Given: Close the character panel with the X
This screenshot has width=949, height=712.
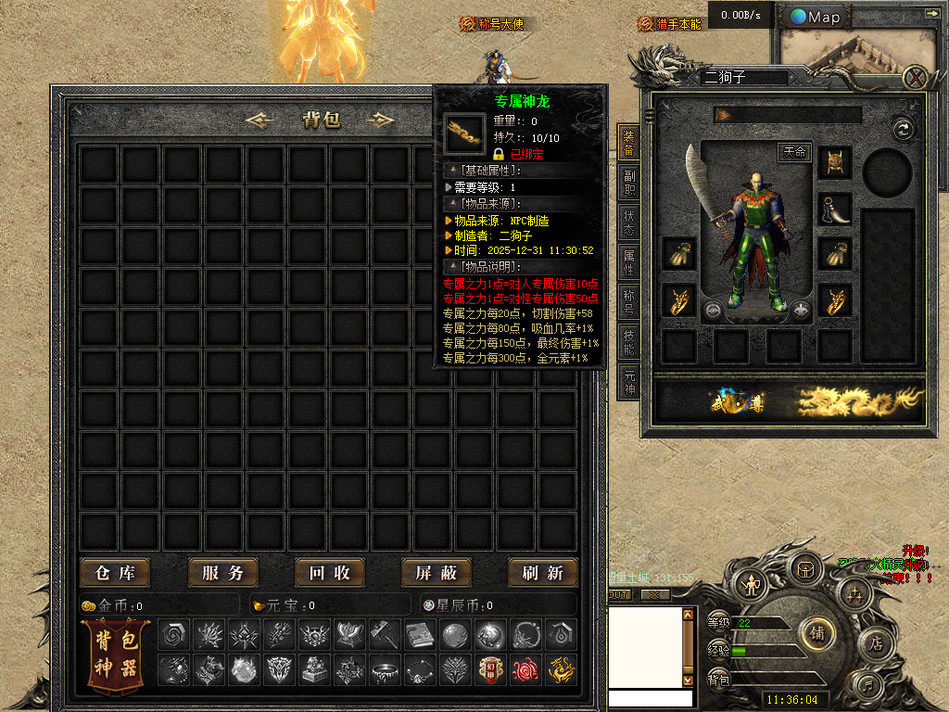Looking at the screenshot, I should pyautogui.click(x=914, y=77).
